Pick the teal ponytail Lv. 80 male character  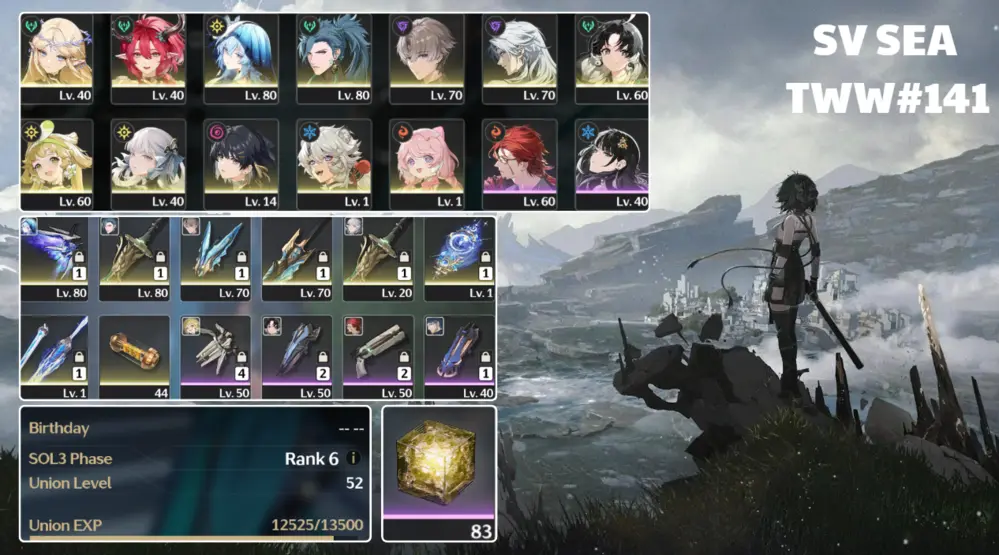(x=334, y=56)
